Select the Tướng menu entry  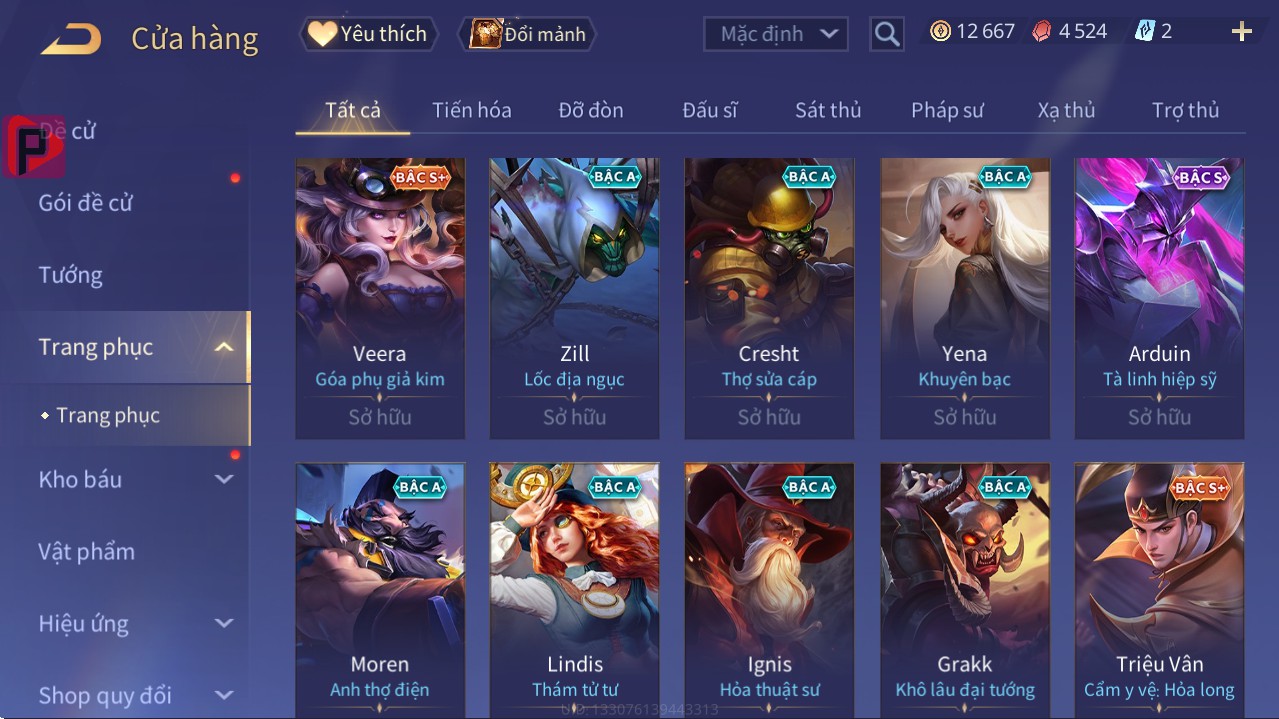coord(70,275)
